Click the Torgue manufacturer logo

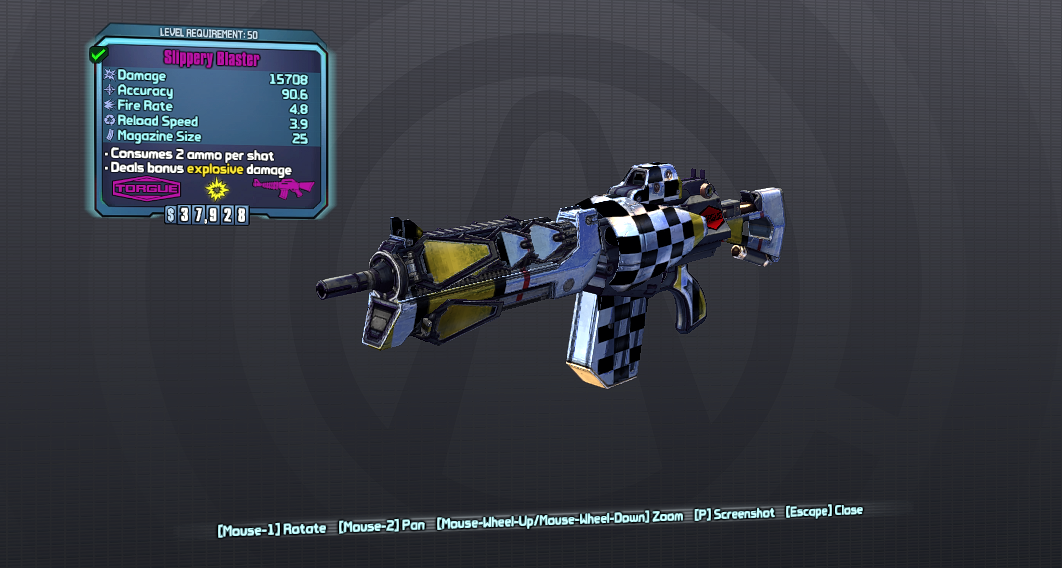tap(147, 188)
